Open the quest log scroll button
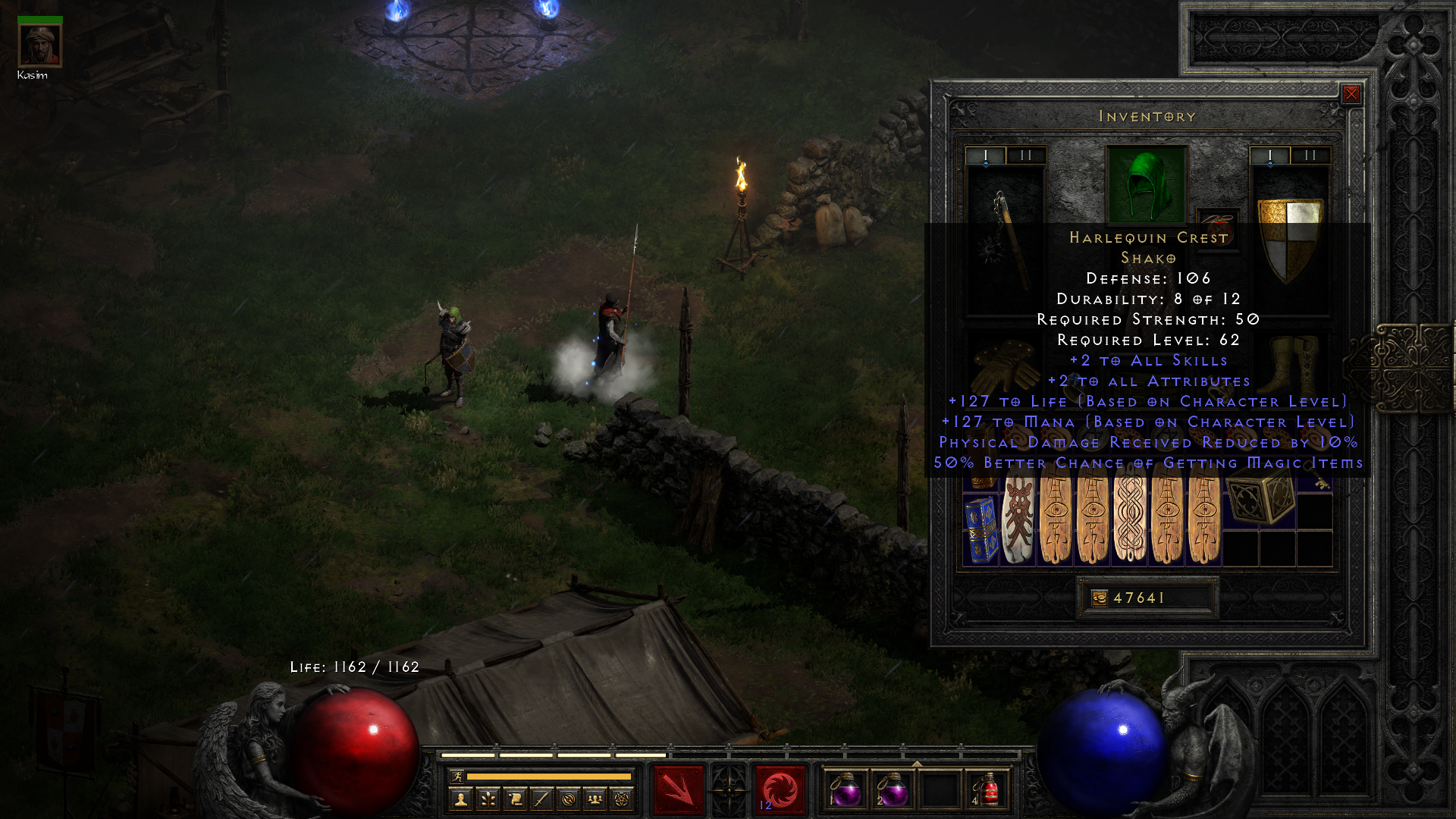 515,799
